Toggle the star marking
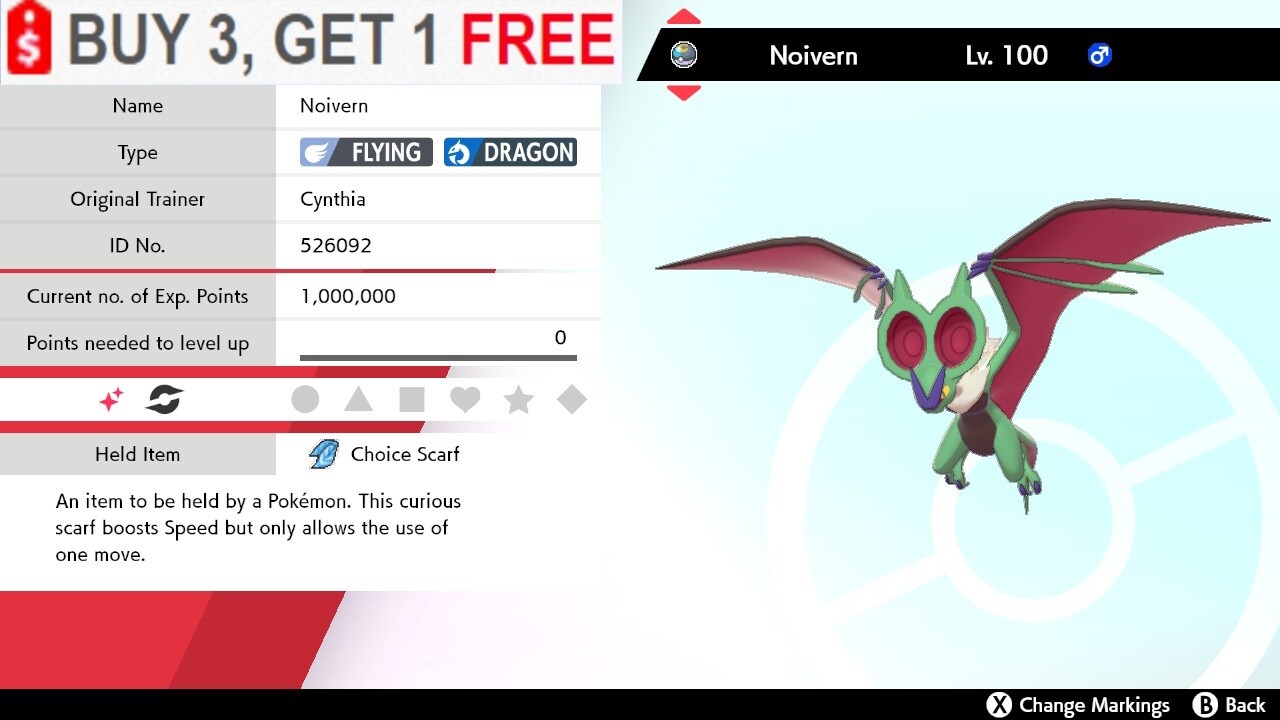The width and height of the screenshot is (1280, 720). click(x=519, y=399)
